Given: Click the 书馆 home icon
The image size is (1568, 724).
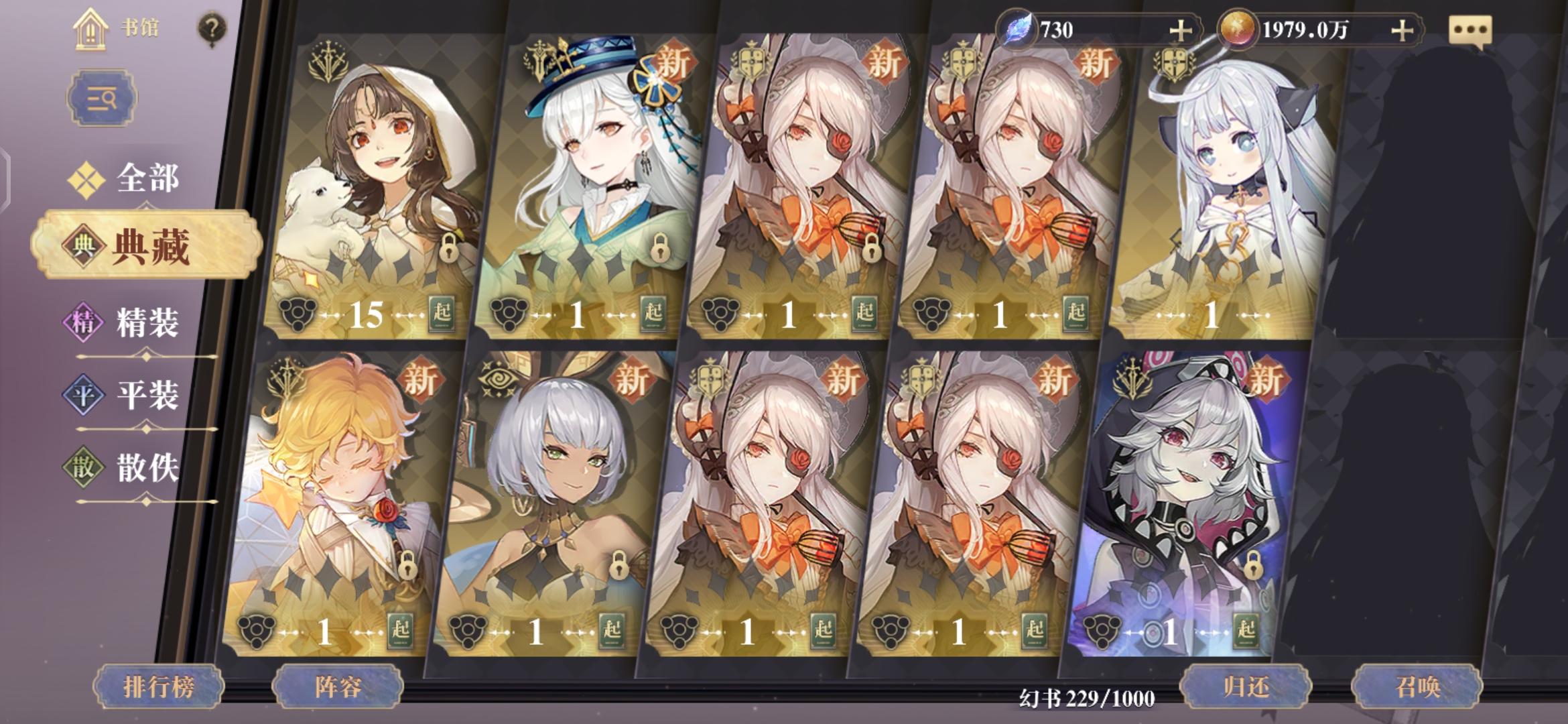Looking at the screenshot, I should point(90,30).
